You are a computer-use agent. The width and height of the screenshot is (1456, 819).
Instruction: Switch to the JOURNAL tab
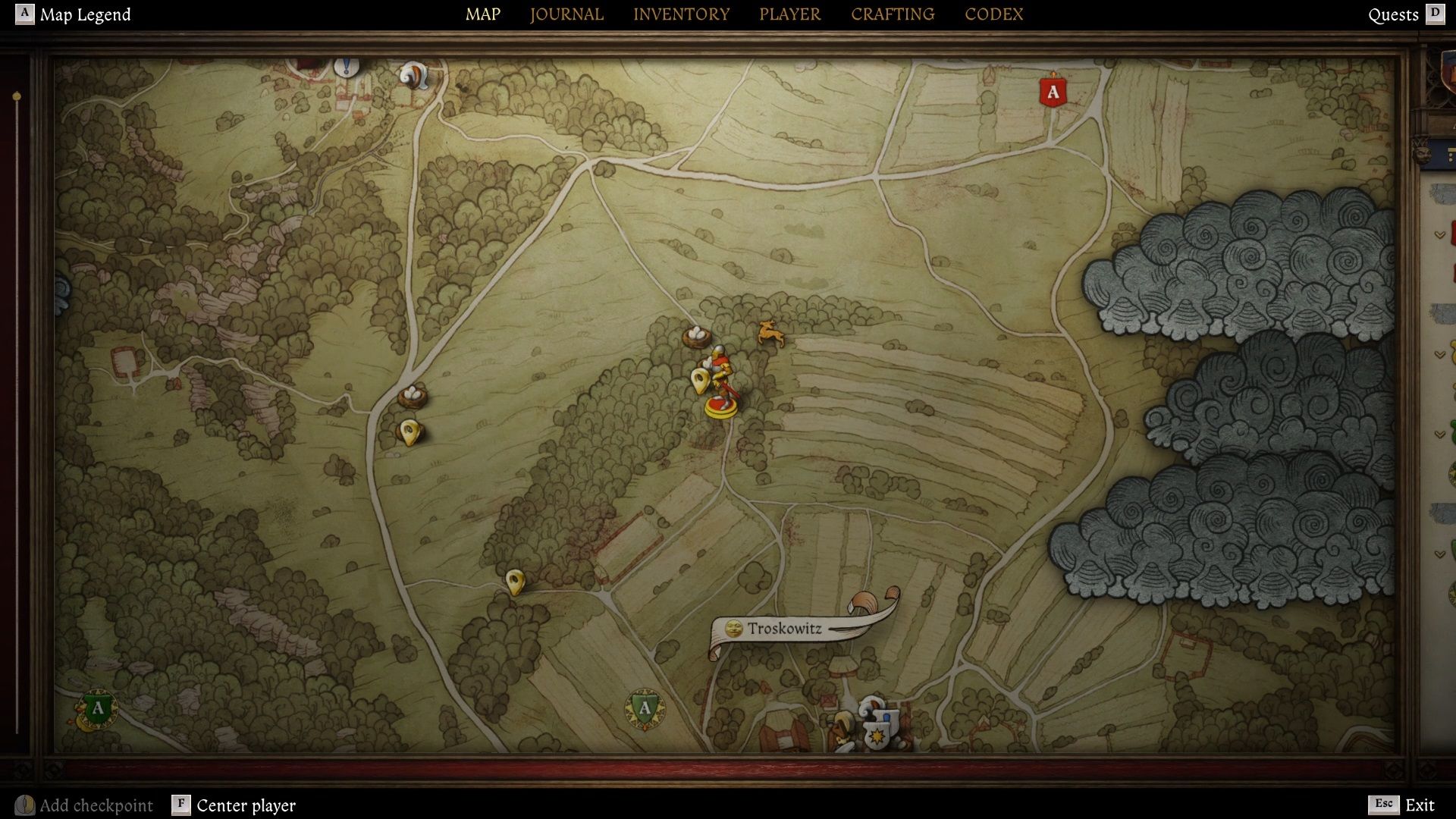[x=566, y=14]
